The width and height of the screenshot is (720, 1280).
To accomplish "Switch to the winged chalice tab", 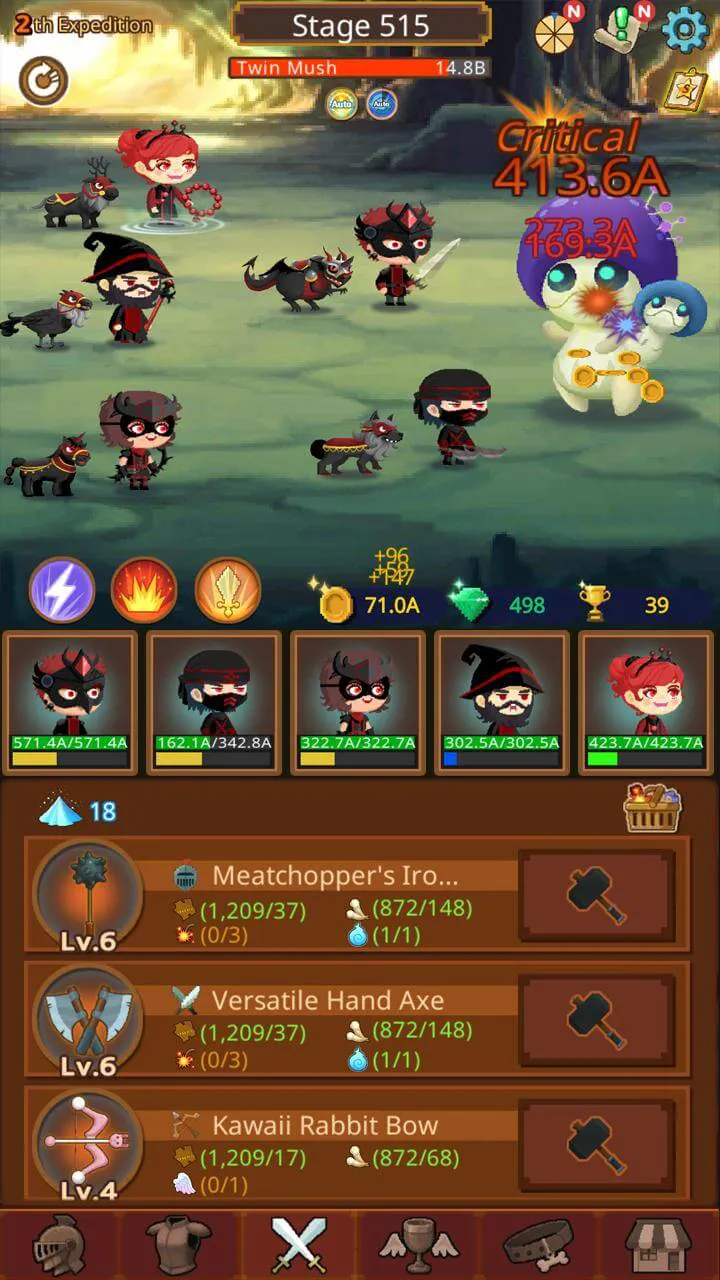I will pyautogui.click(x=419, y=1243).
